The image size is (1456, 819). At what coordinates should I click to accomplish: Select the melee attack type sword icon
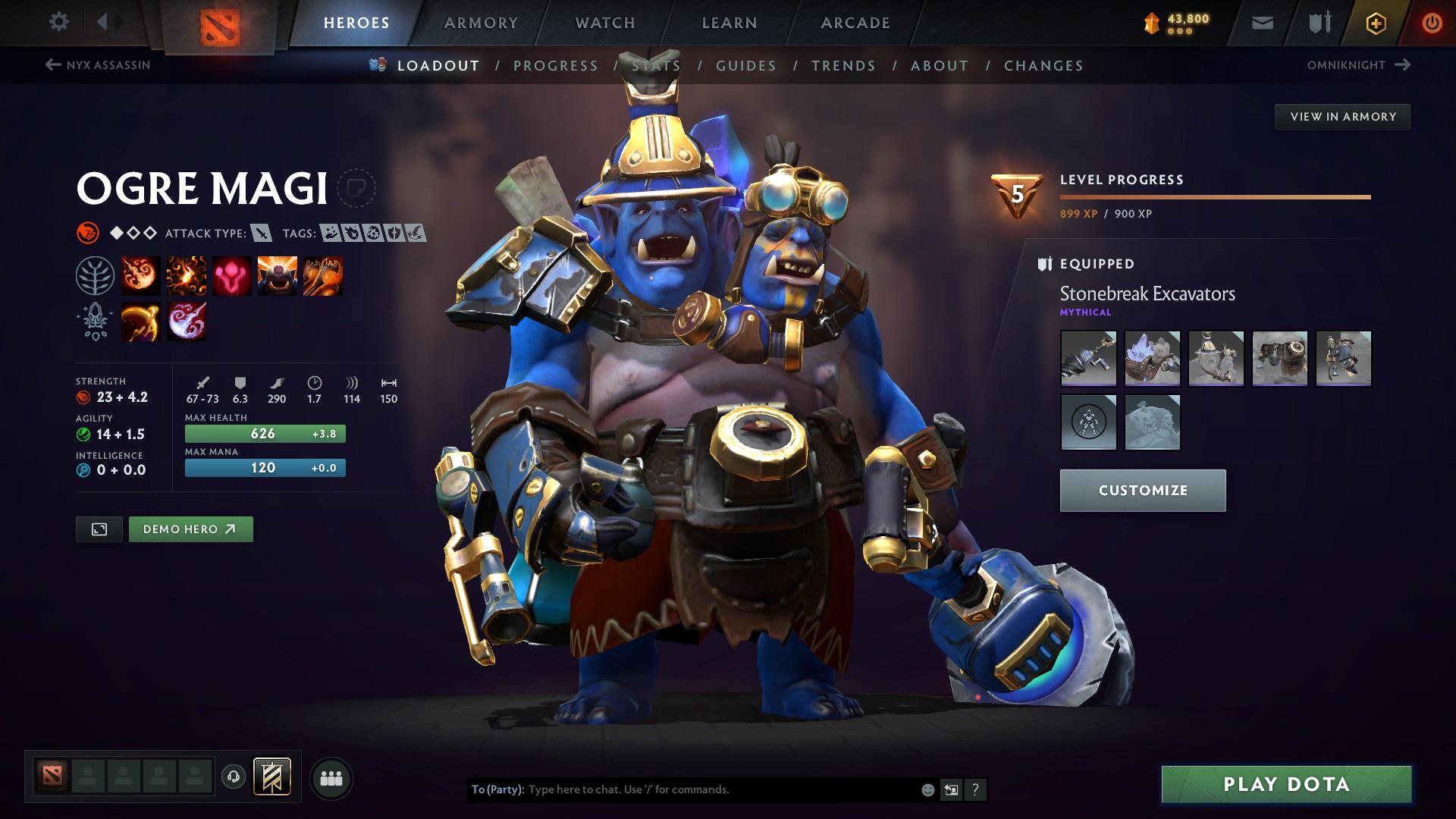(262, 234)
